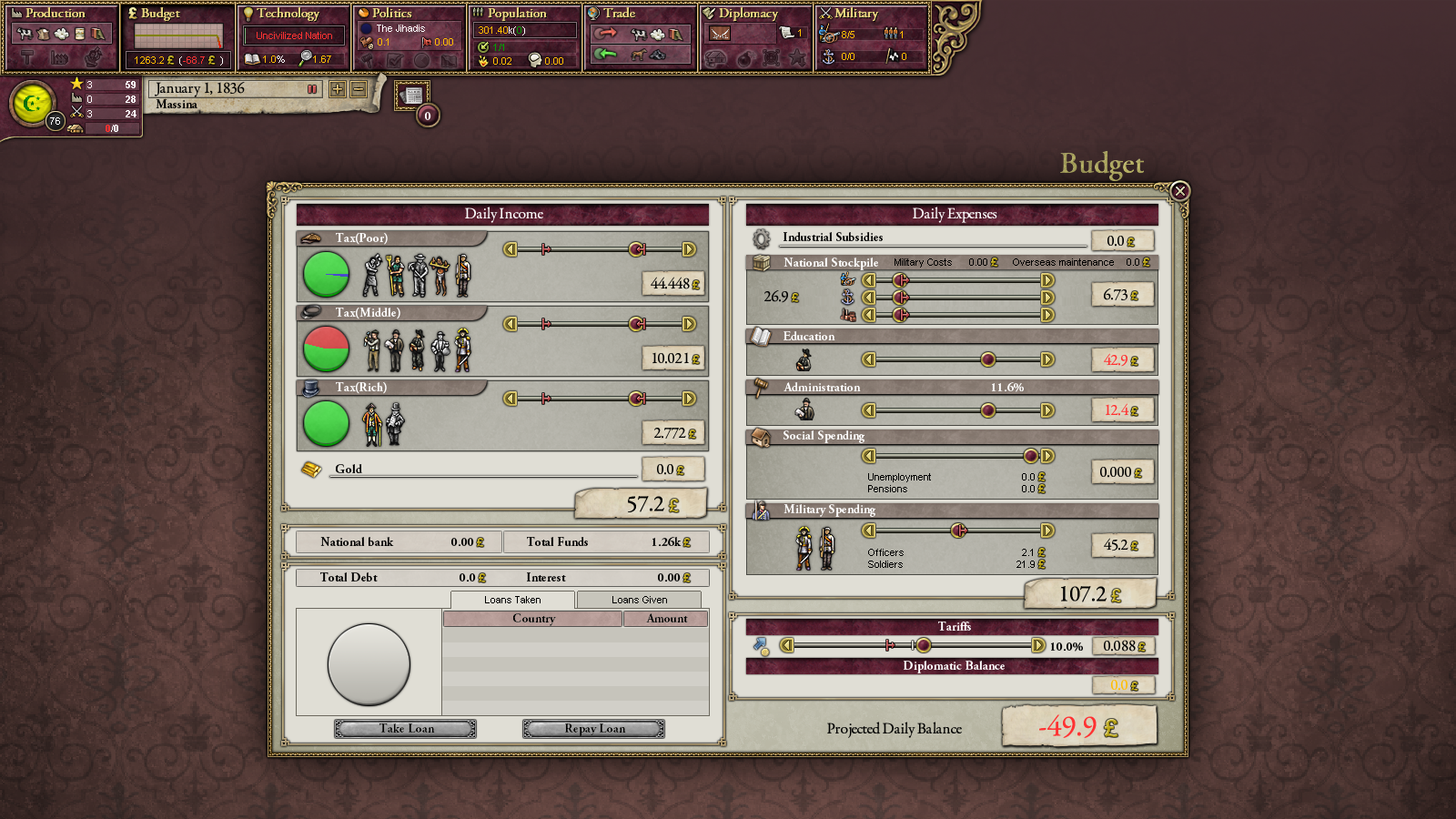Click the Repay Loan button

593,729
